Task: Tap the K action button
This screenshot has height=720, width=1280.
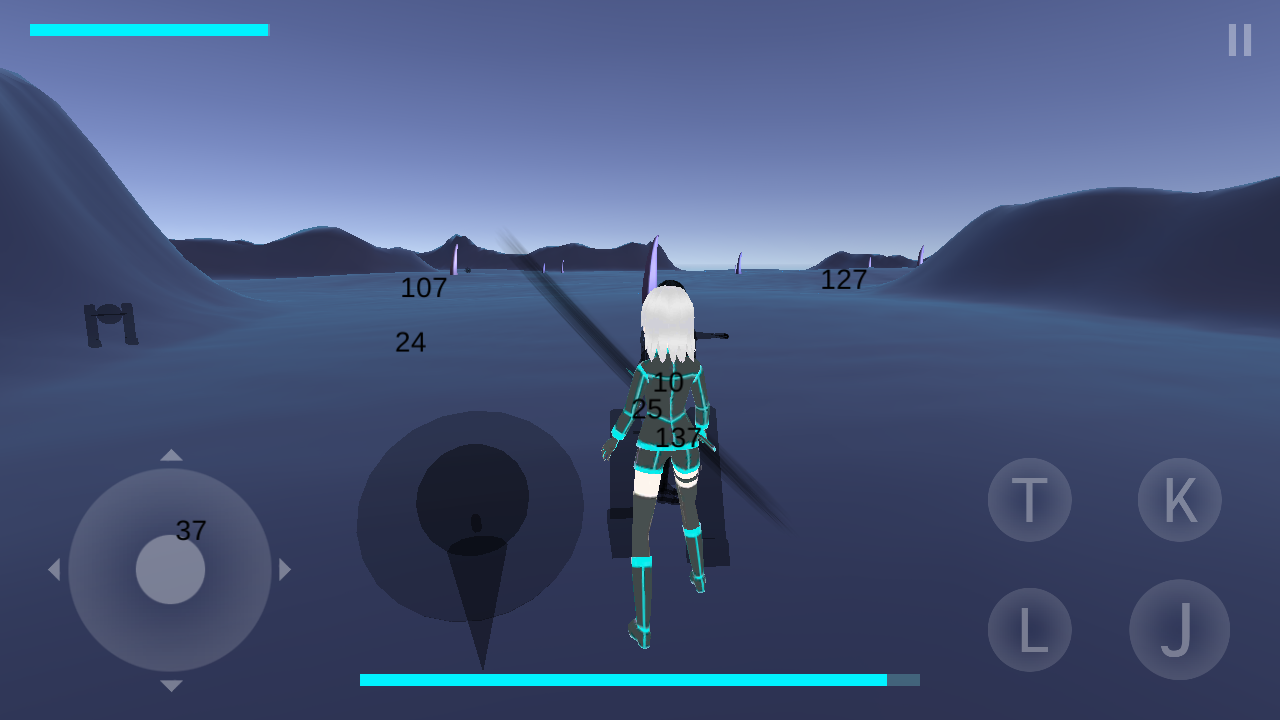Action: pyautogui.click(x=1179, y=500)
